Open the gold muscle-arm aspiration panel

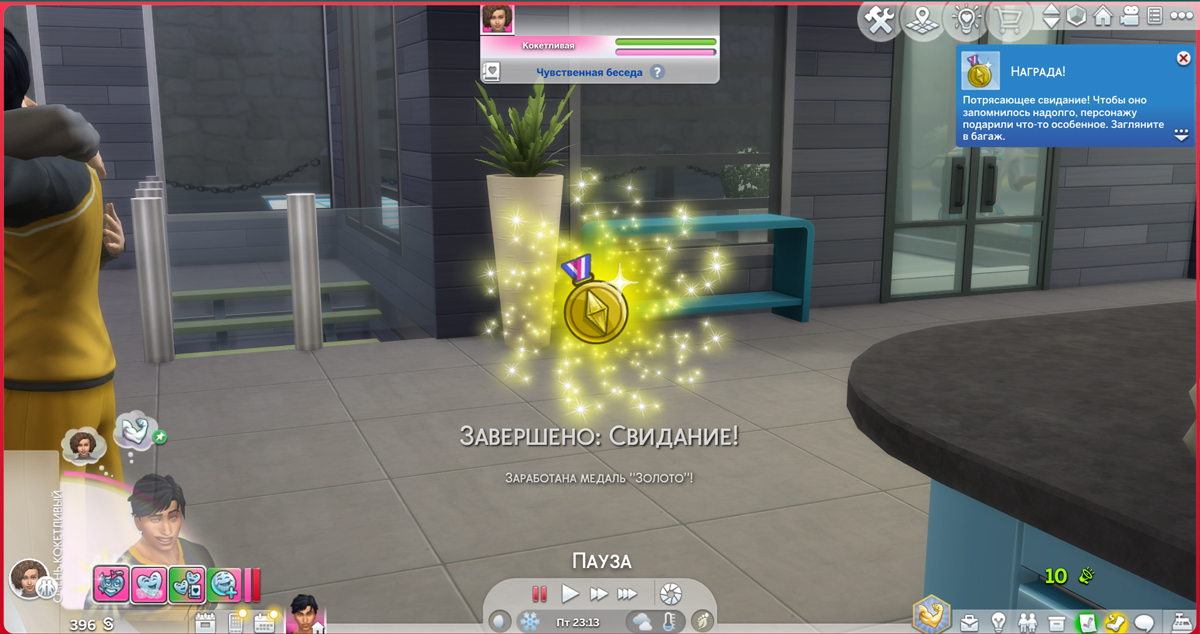(x=932, y=613)
